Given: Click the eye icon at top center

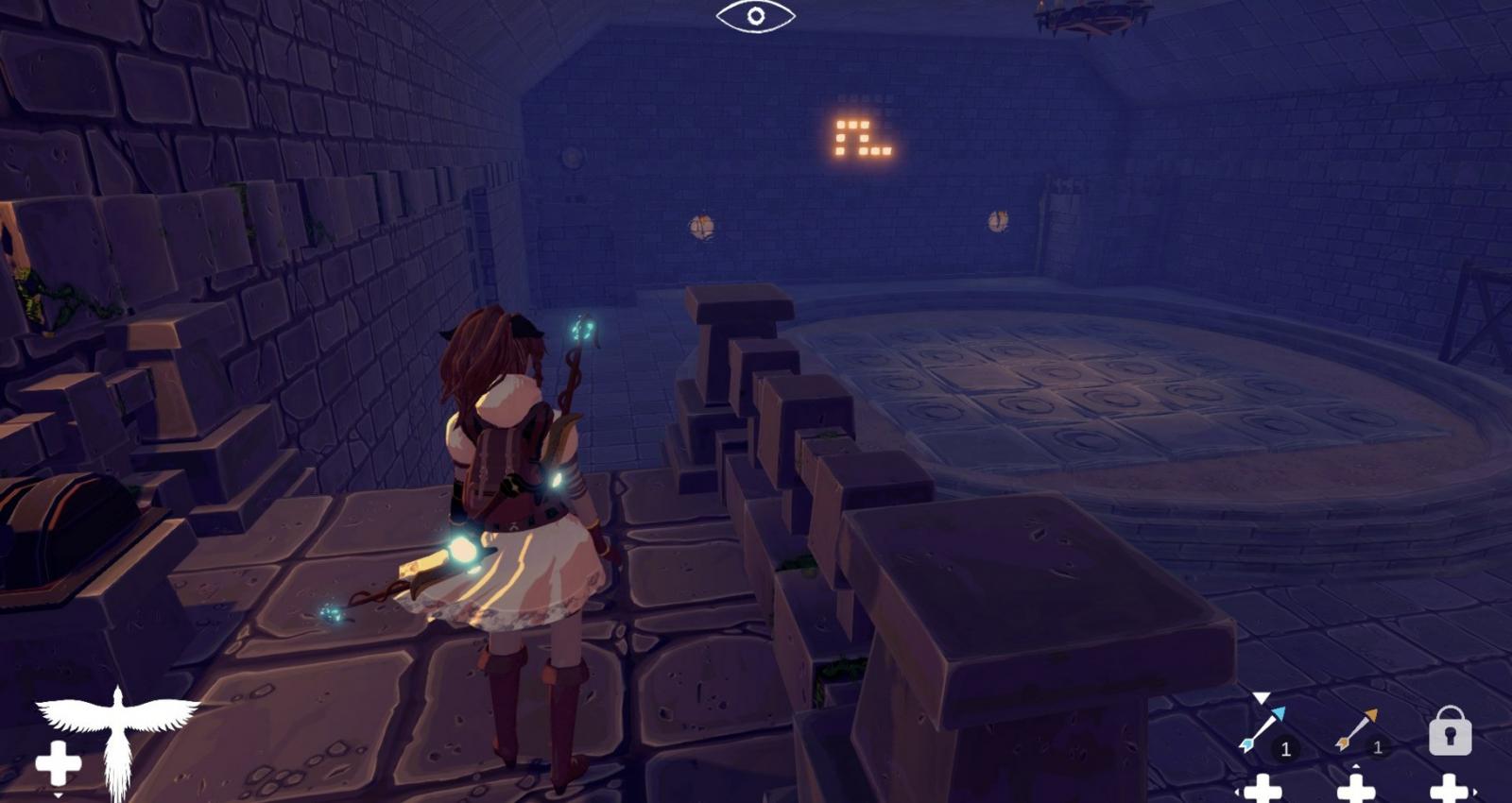Looking at the screenshot, I should pyautogui.click(x=755, y=16).
